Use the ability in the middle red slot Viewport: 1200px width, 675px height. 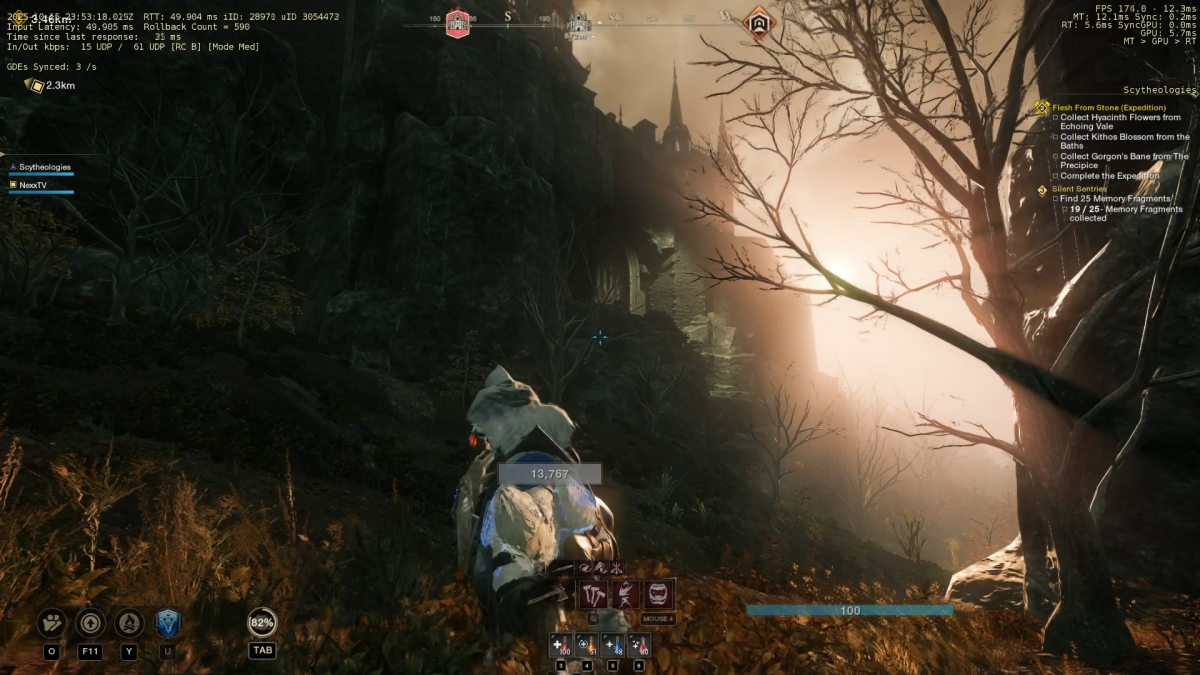tap(627, 595)
